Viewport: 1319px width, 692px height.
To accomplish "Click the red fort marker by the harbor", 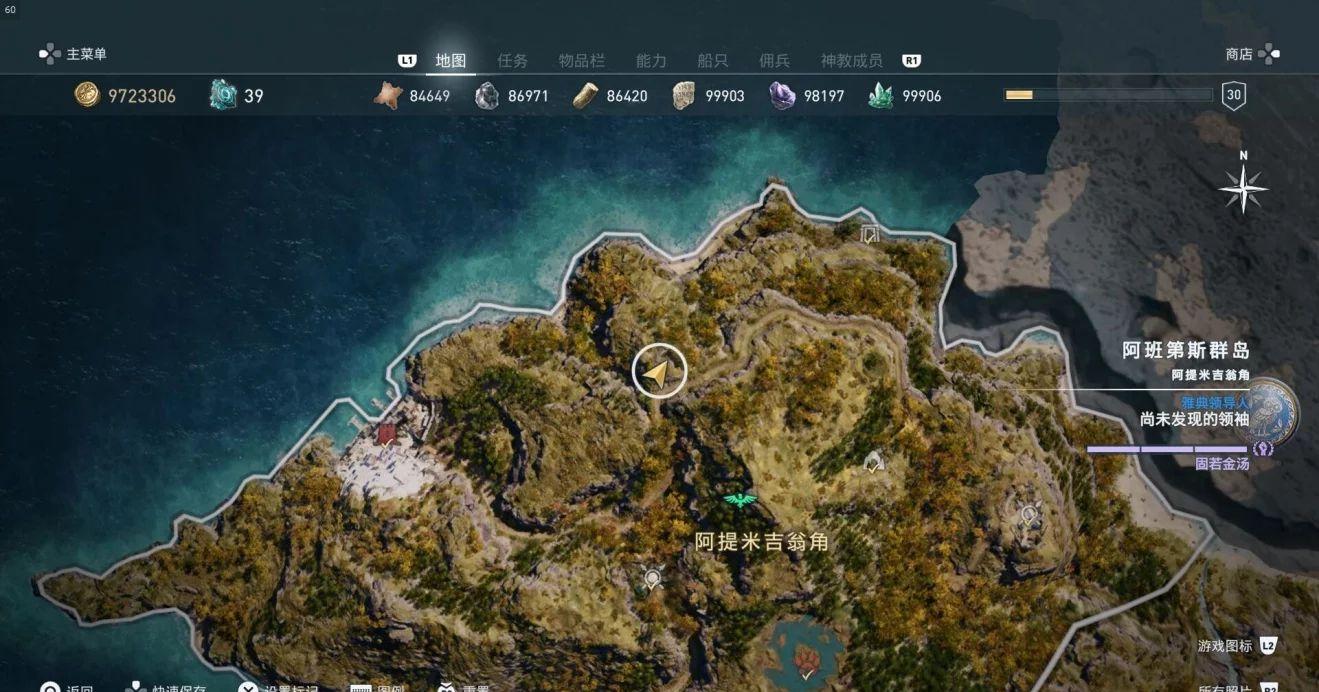I will pyautogui.click(x=387, y=433).
